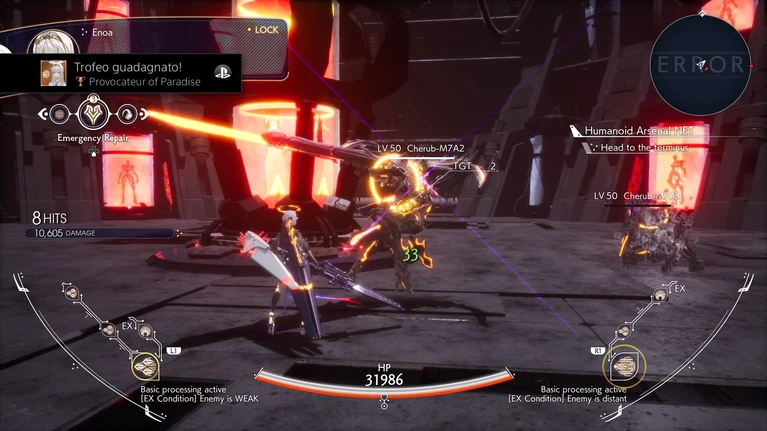Click the LOCK target indicator

pos(263,30)
